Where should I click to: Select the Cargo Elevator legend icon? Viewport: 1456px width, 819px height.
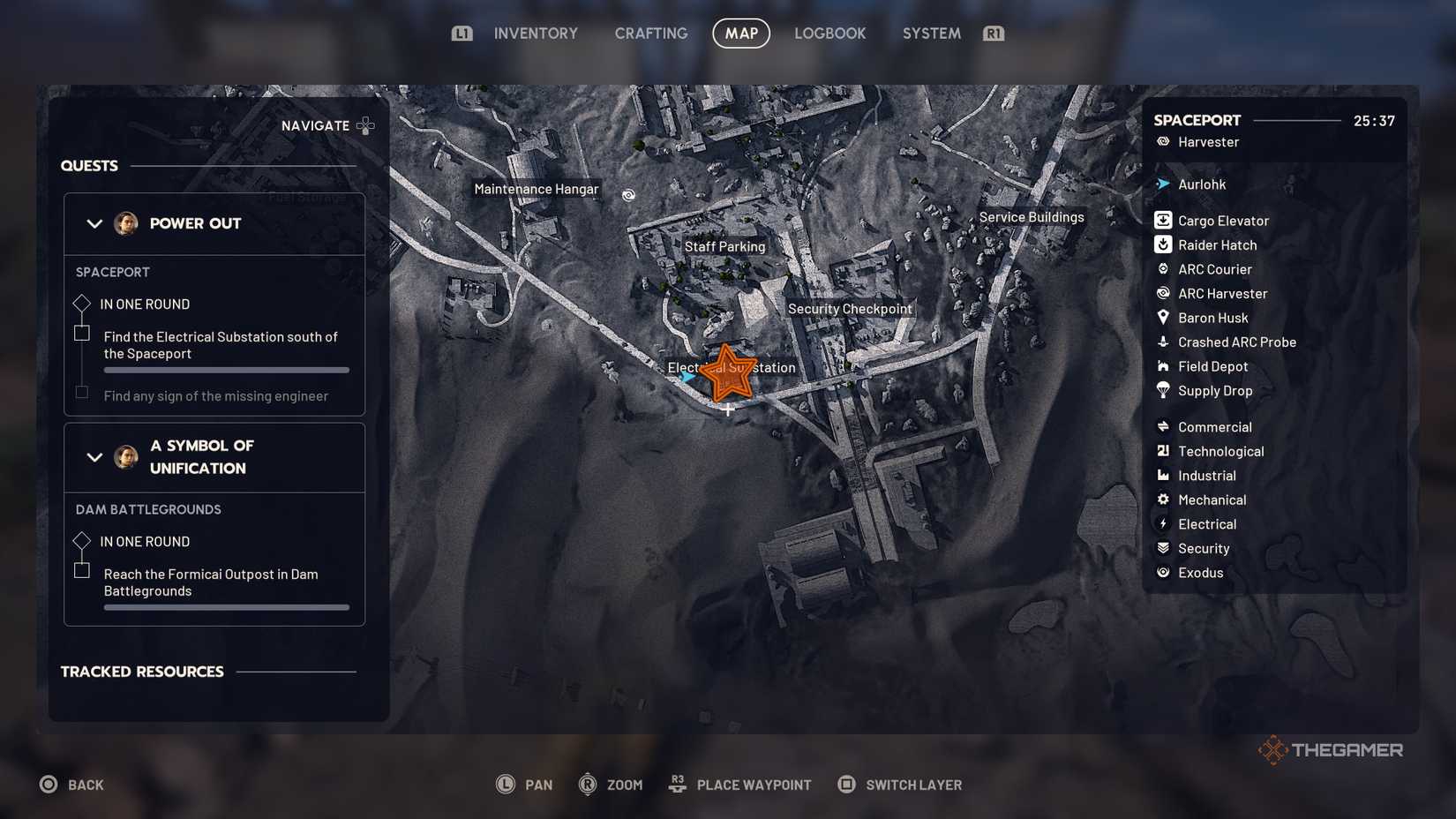pyautogui.click(x=1163, y=220)
